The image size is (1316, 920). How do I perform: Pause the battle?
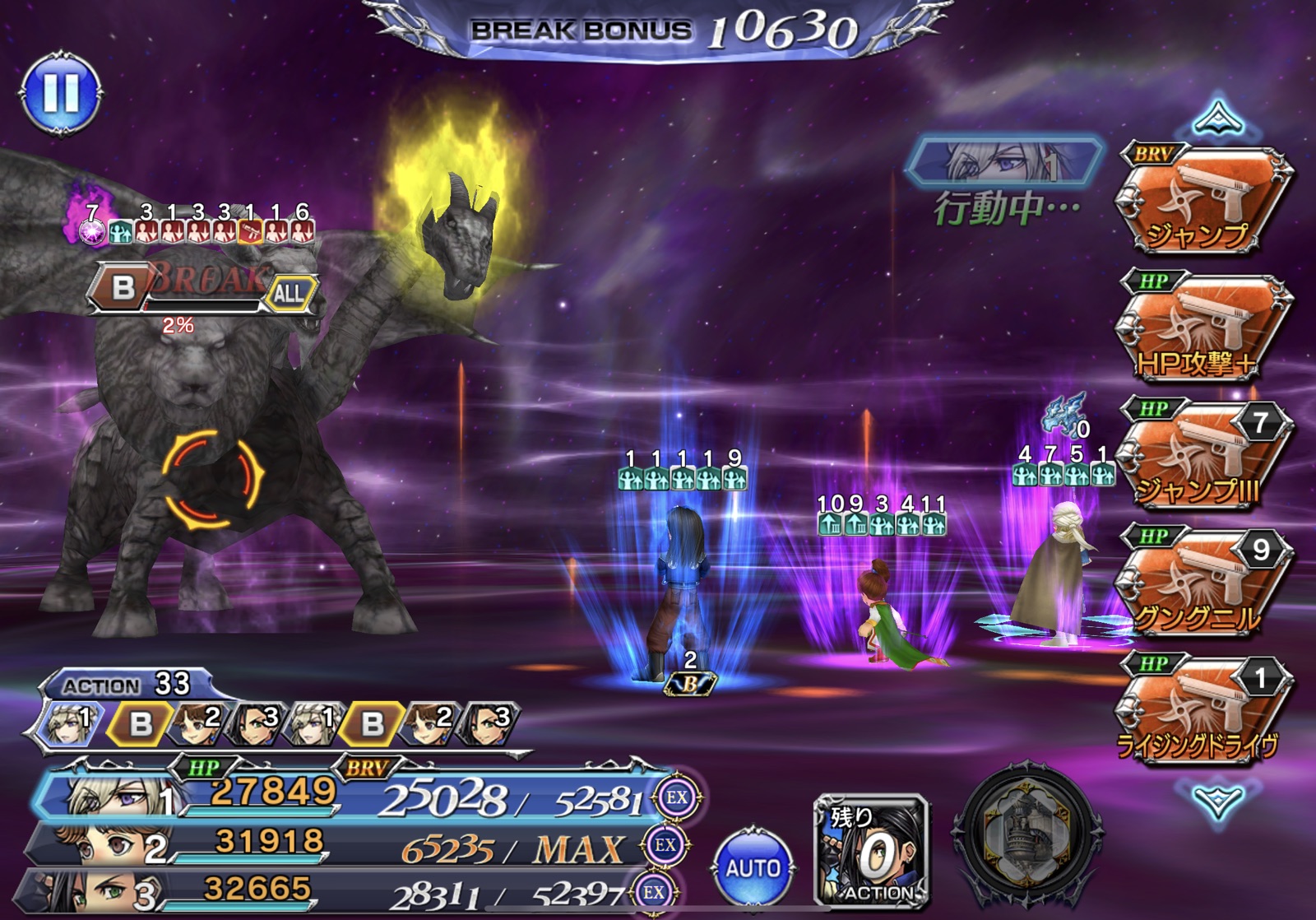(x=62, y=93)
